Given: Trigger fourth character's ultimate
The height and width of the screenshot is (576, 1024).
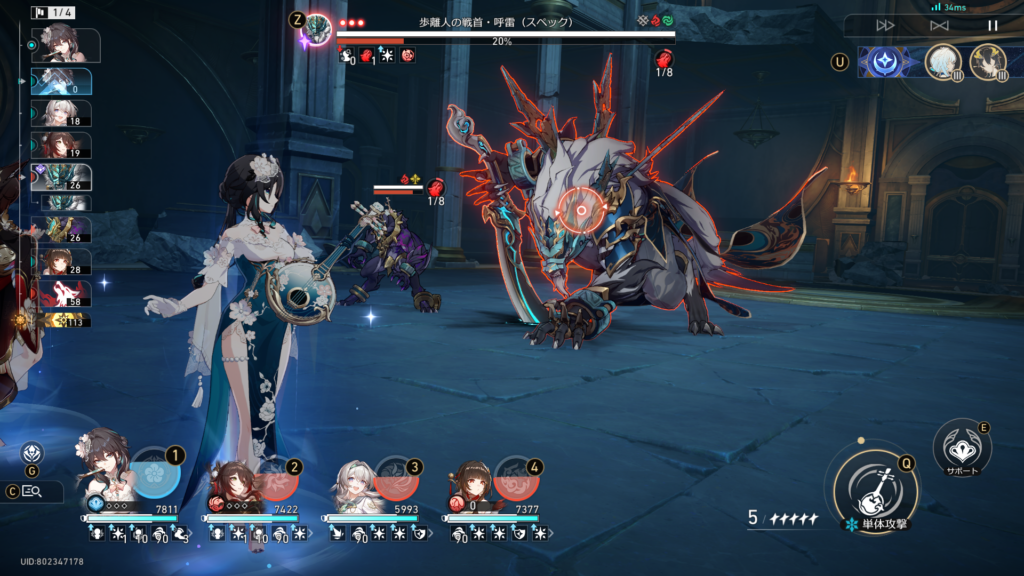Looking at the screenshot, I should point(517,478).
